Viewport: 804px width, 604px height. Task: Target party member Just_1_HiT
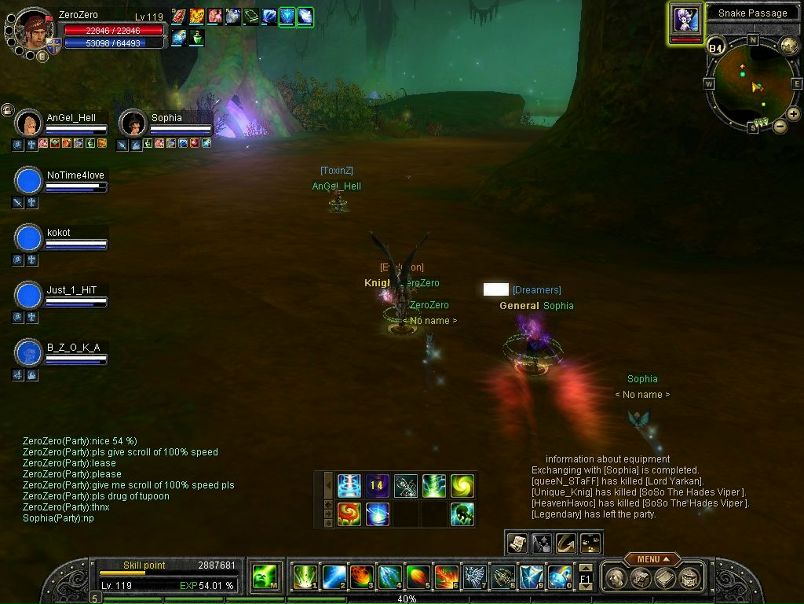30,296
